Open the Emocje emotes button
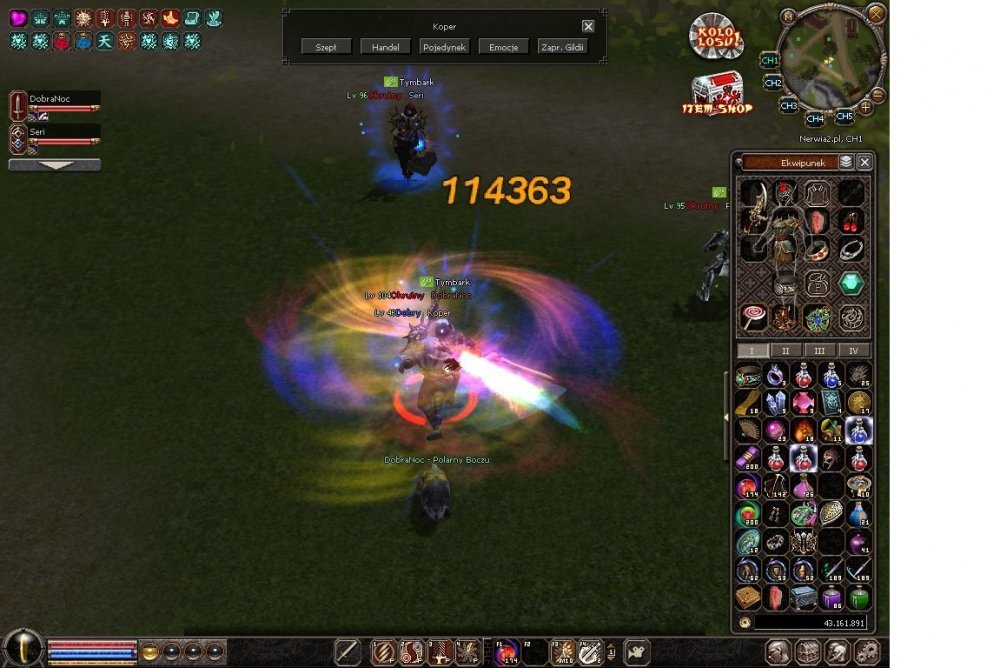Viewport: 1000px width, 668px height. click(x=503, y=47)
